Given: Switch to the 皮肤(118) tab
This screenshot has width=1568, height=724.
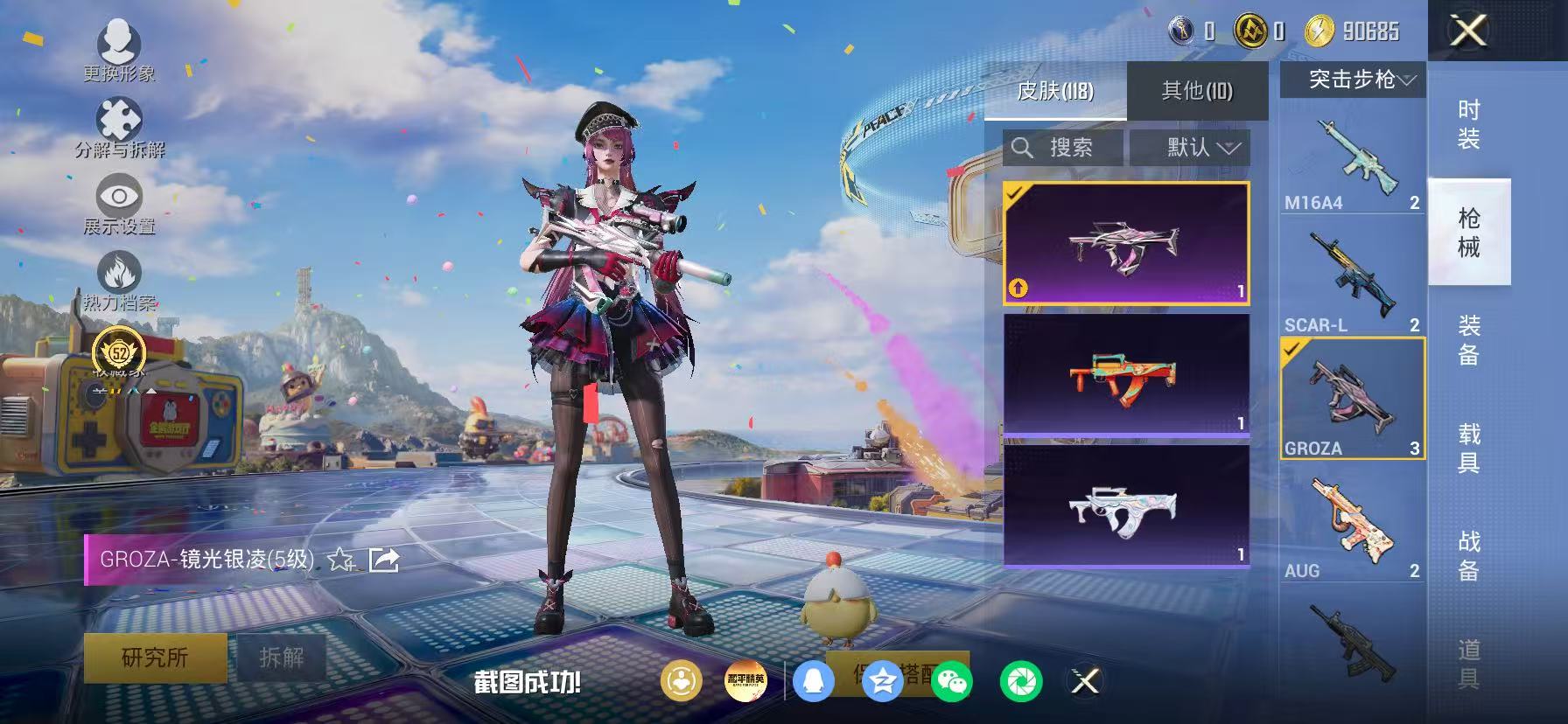Looking at the screenshot, I should [x=1055, y=91].
